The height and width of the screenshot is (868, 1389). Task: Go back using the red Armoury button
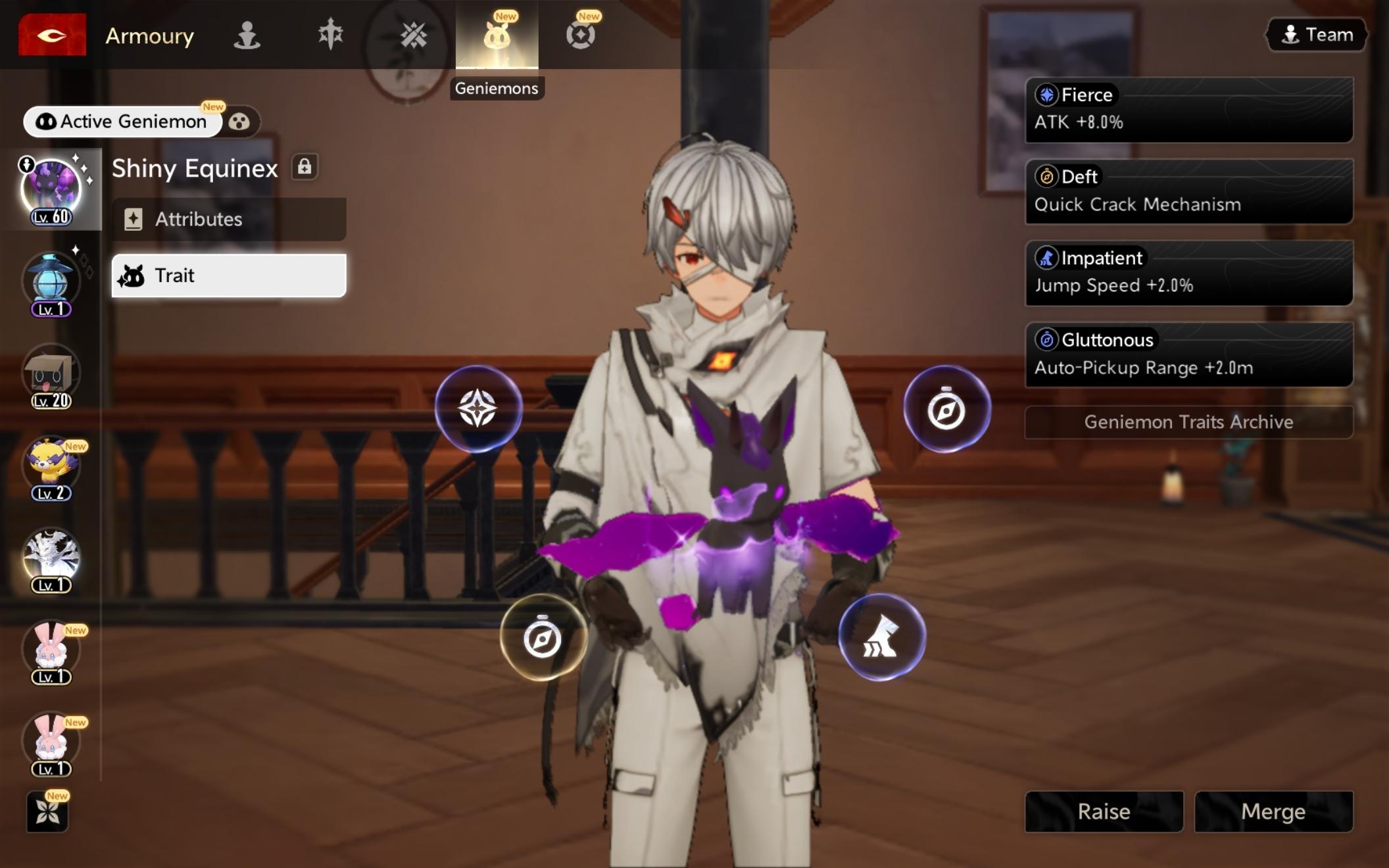[52, 35]
